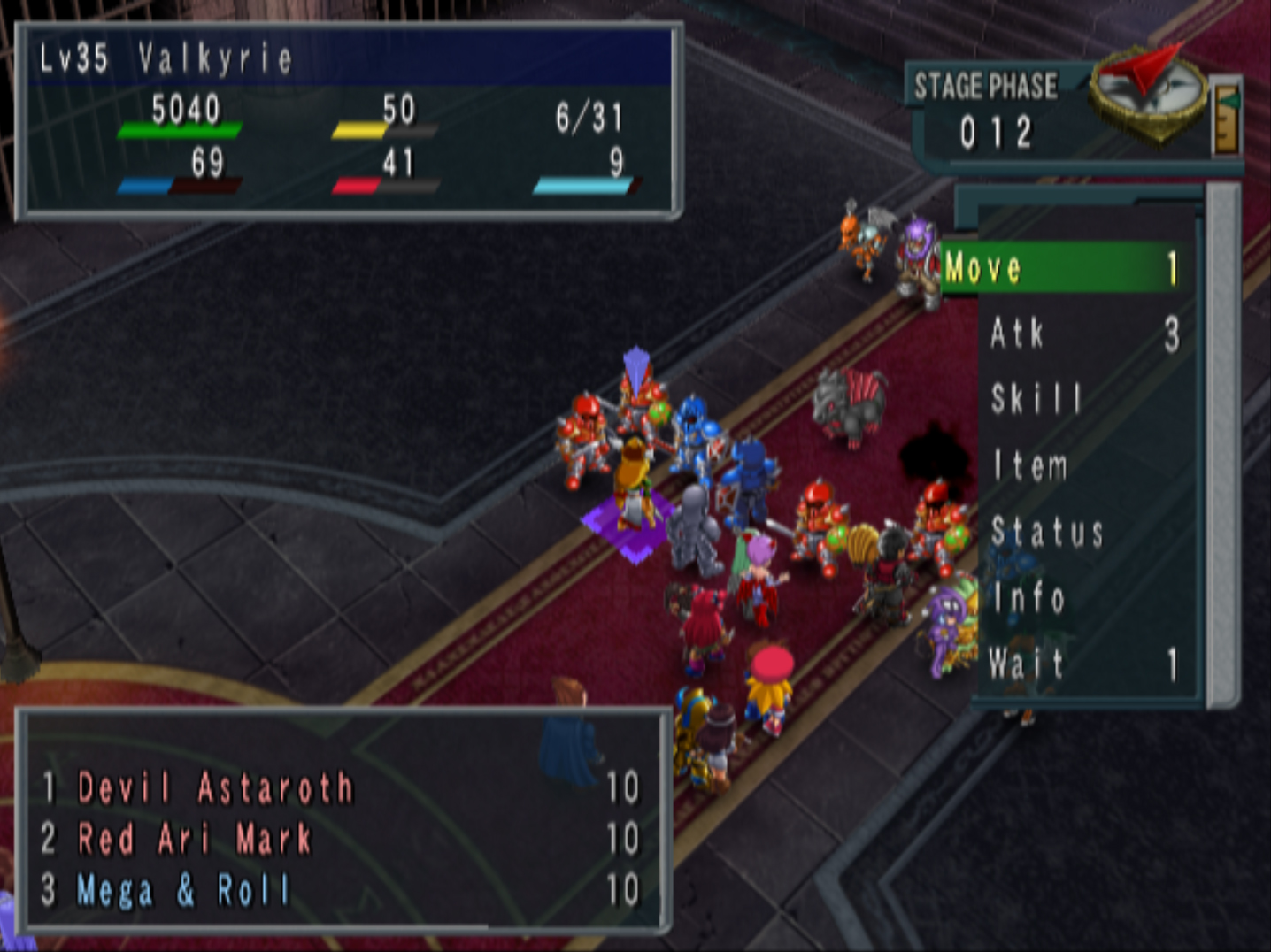The width and height of the screenshot is (1271, 952).
Task: Pick Devil Astaroth from the list
Action: coord(215,787)
